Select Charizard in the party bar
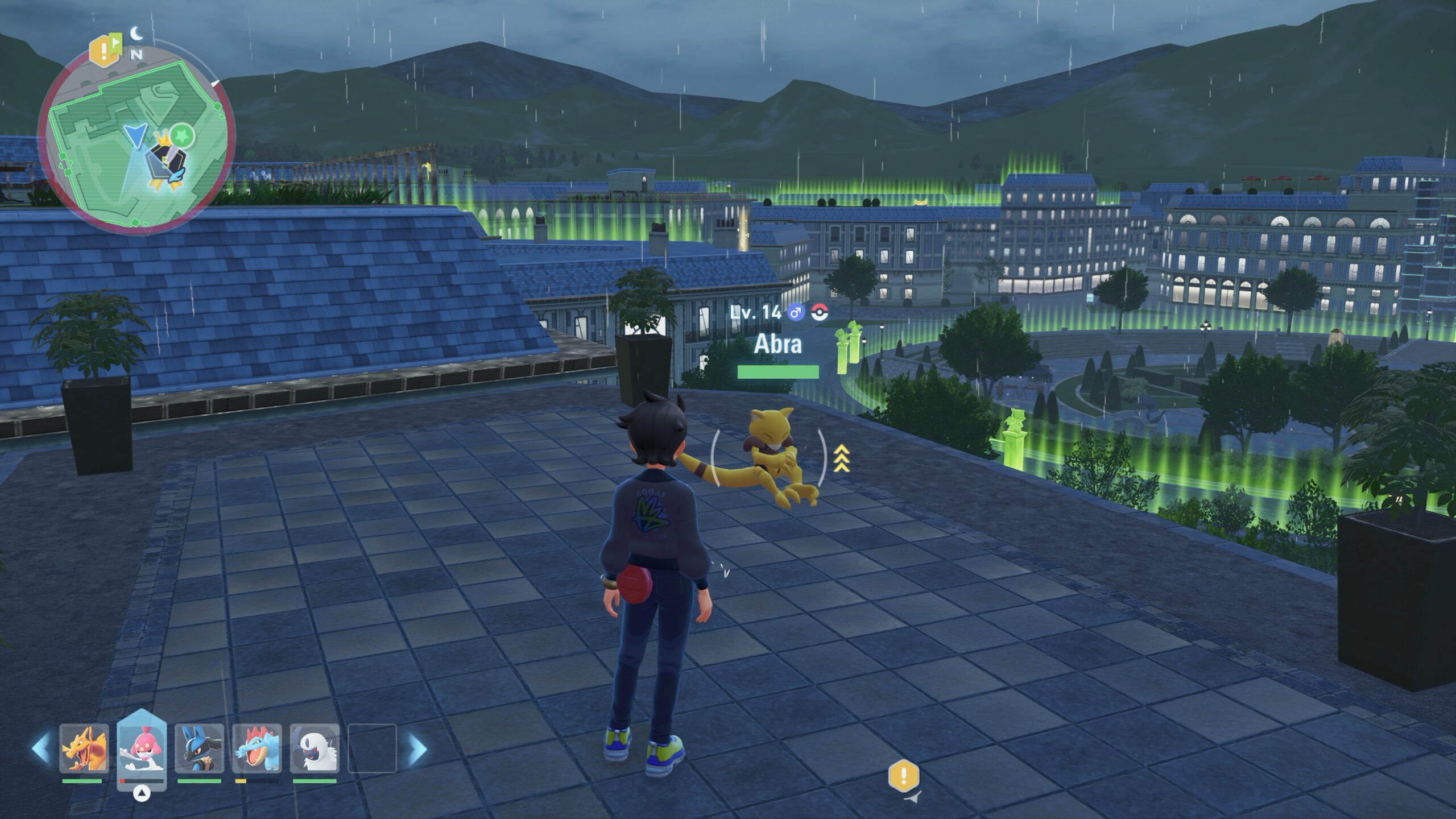The width and height of the screenshot is (1456, 819). (x=84, y=747)
